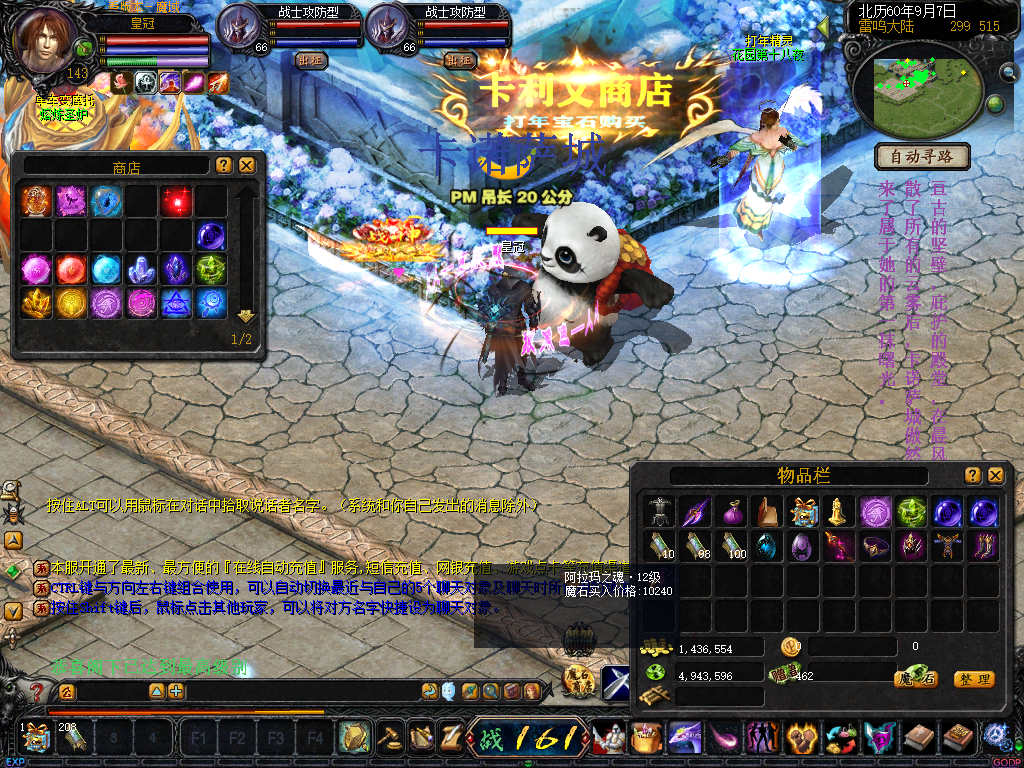The image size is (1024, 768).
Task: Click the red question mark help icon
Action: coord(37,691)
